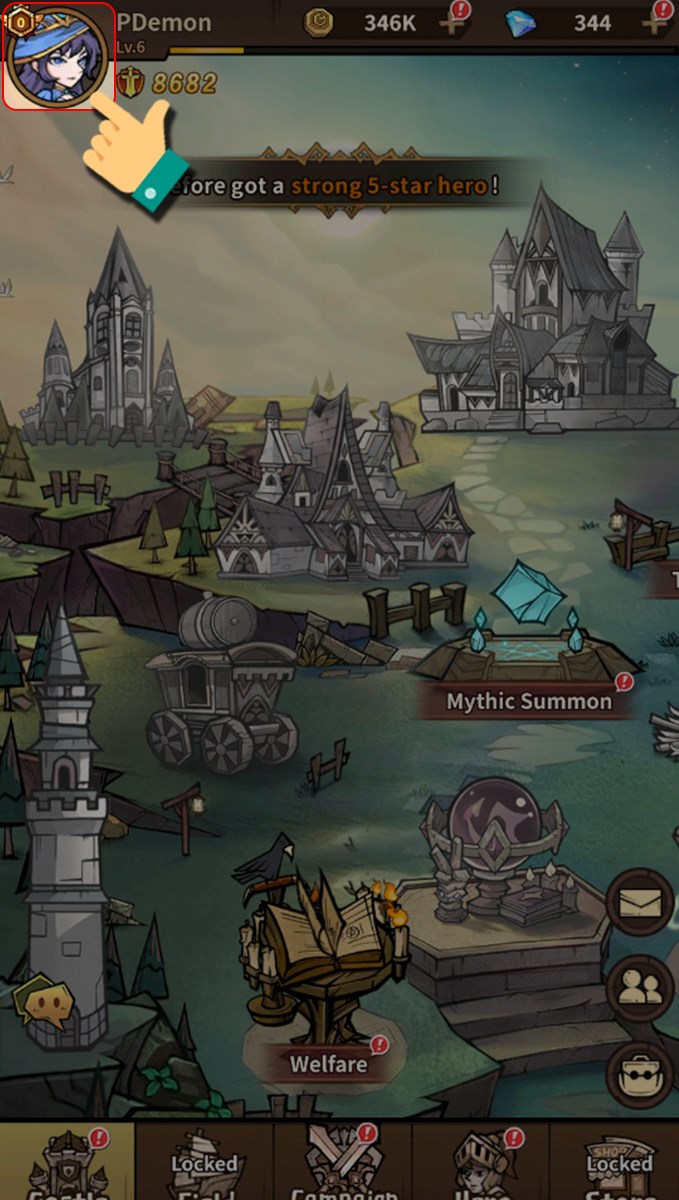Select the locked Store tab
Viewport: 679px width, 1200px height.
pyautogui.click(x=618, y=1165)
